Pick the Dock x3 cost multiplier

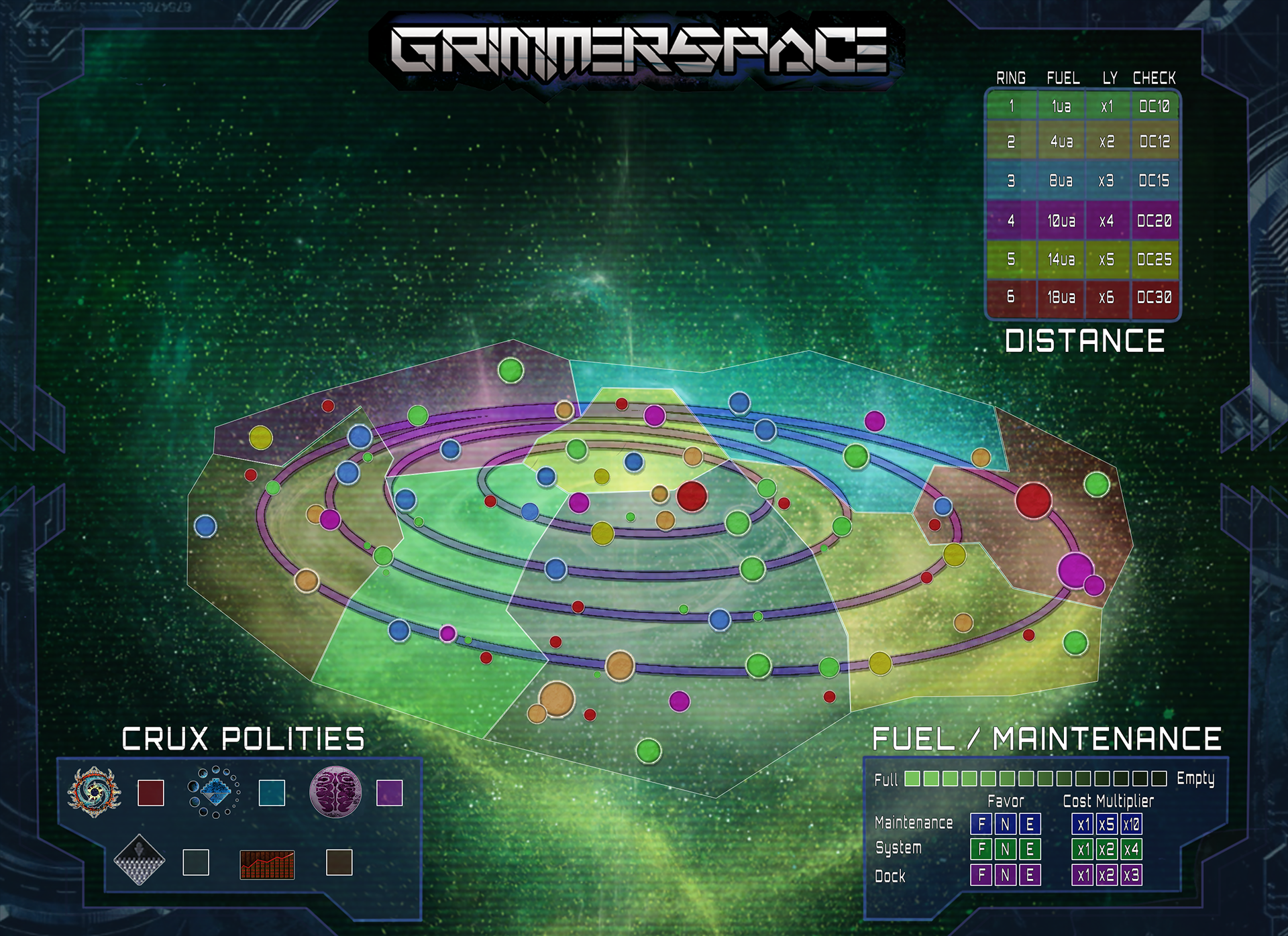[1131, 875]
